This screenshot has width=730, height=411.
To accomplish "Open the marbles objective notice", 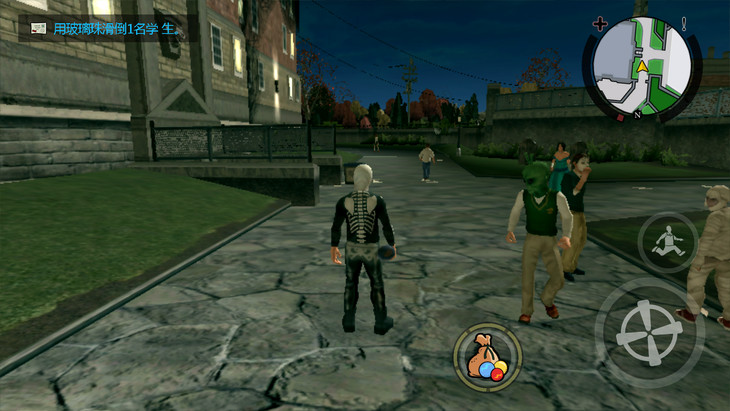I will click(104, 27).
